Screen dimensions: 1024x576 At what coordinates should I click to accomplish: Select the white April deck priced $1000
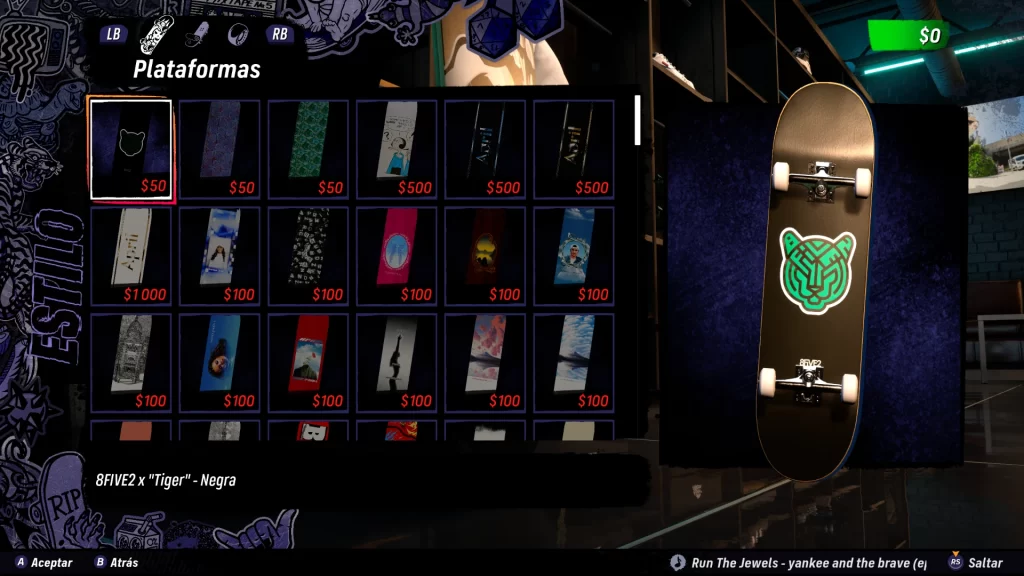pos(131,256)
